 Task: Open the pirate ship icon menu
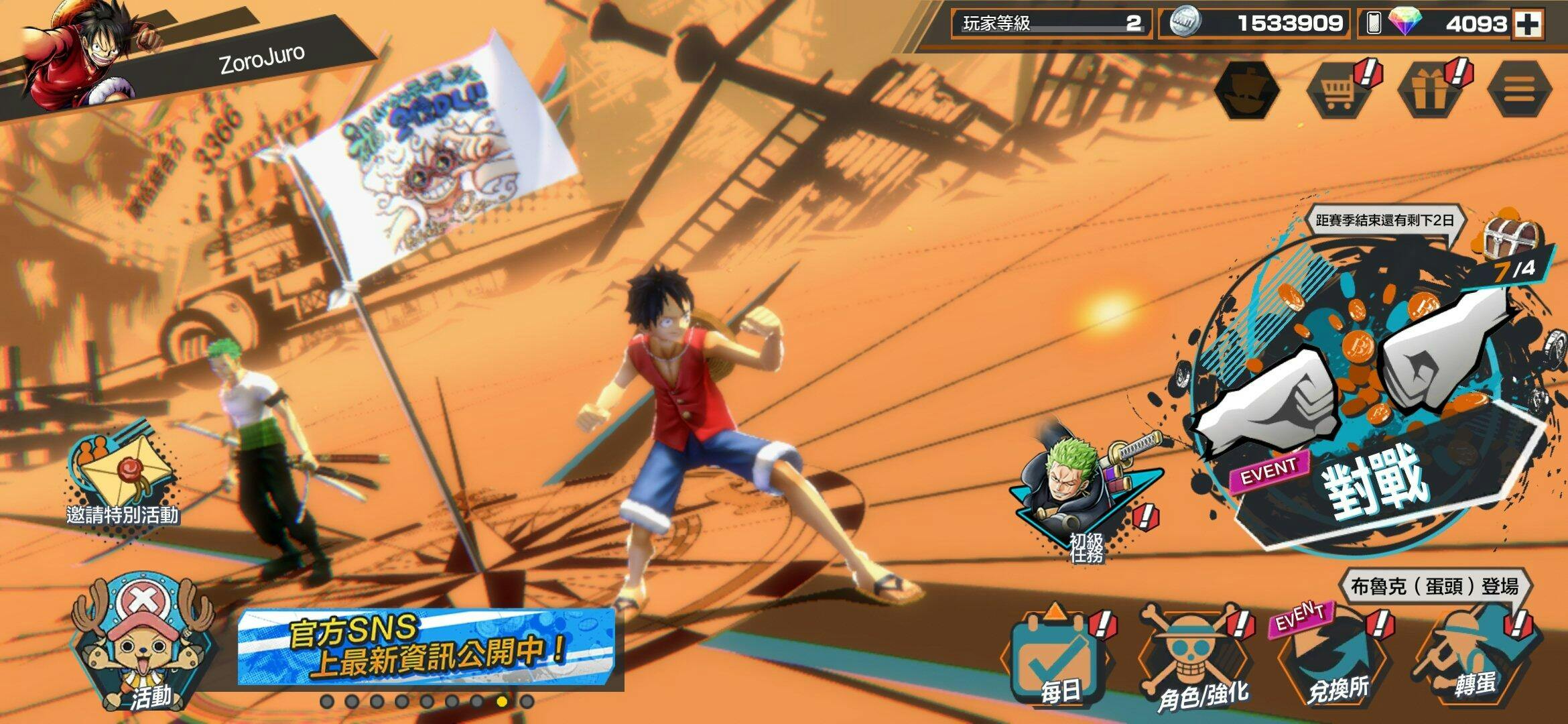click(x=1247, y=90)
